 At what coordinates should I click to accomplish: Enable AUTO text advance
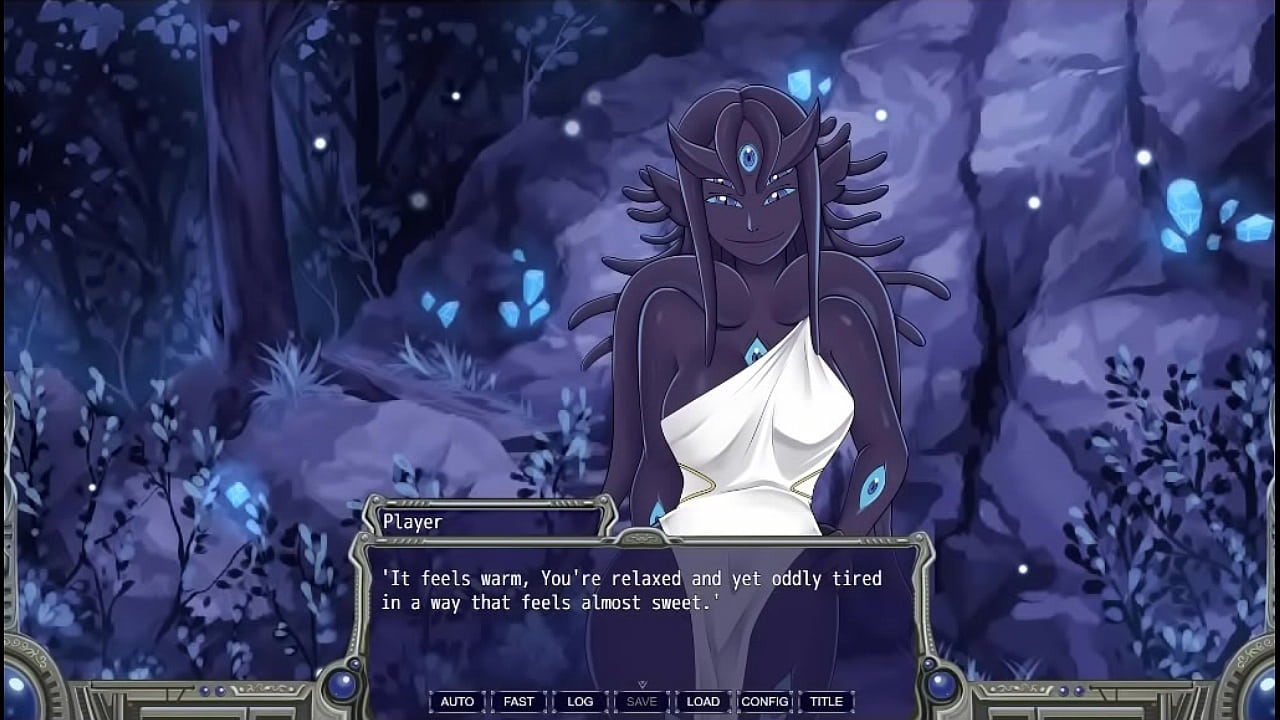pos(457,701)
